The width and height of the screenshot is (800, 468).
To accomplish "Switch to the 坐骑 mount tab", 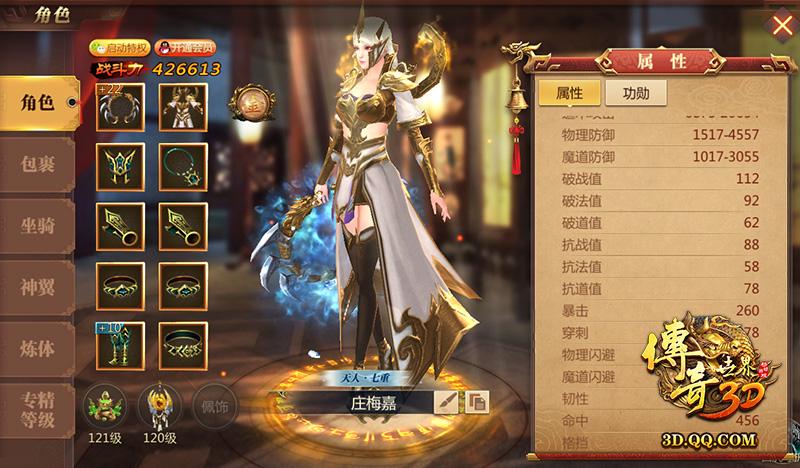I will point(36,226).
